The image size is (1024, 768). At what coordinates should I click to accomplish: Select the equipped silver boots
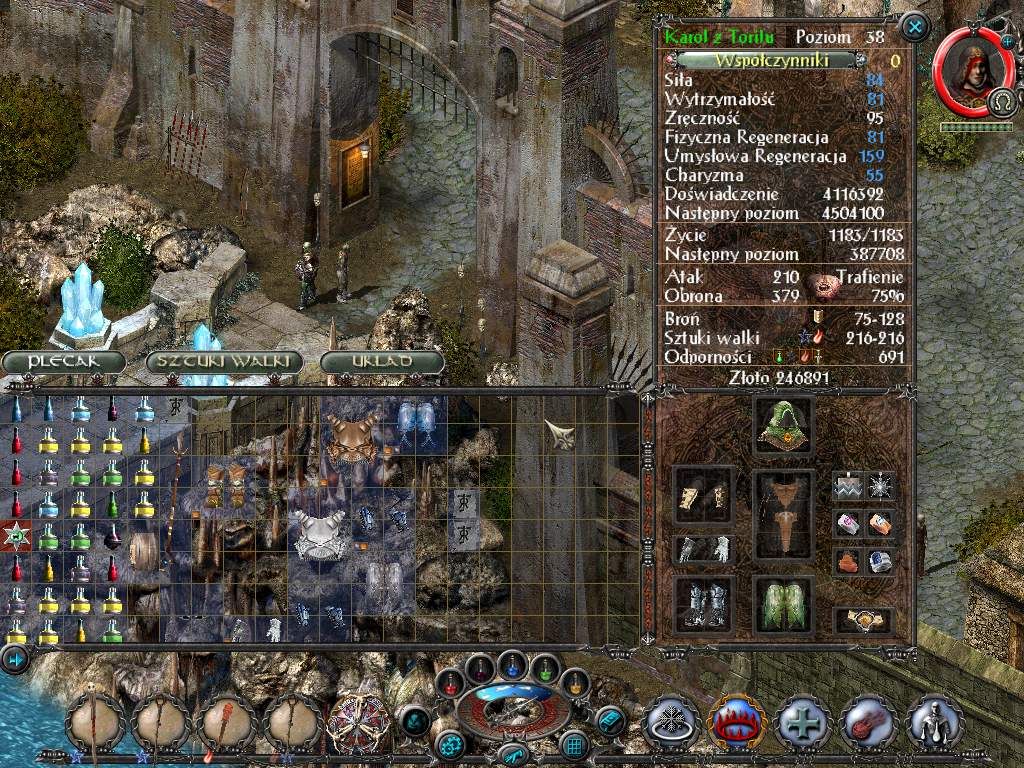pos(703,602)
